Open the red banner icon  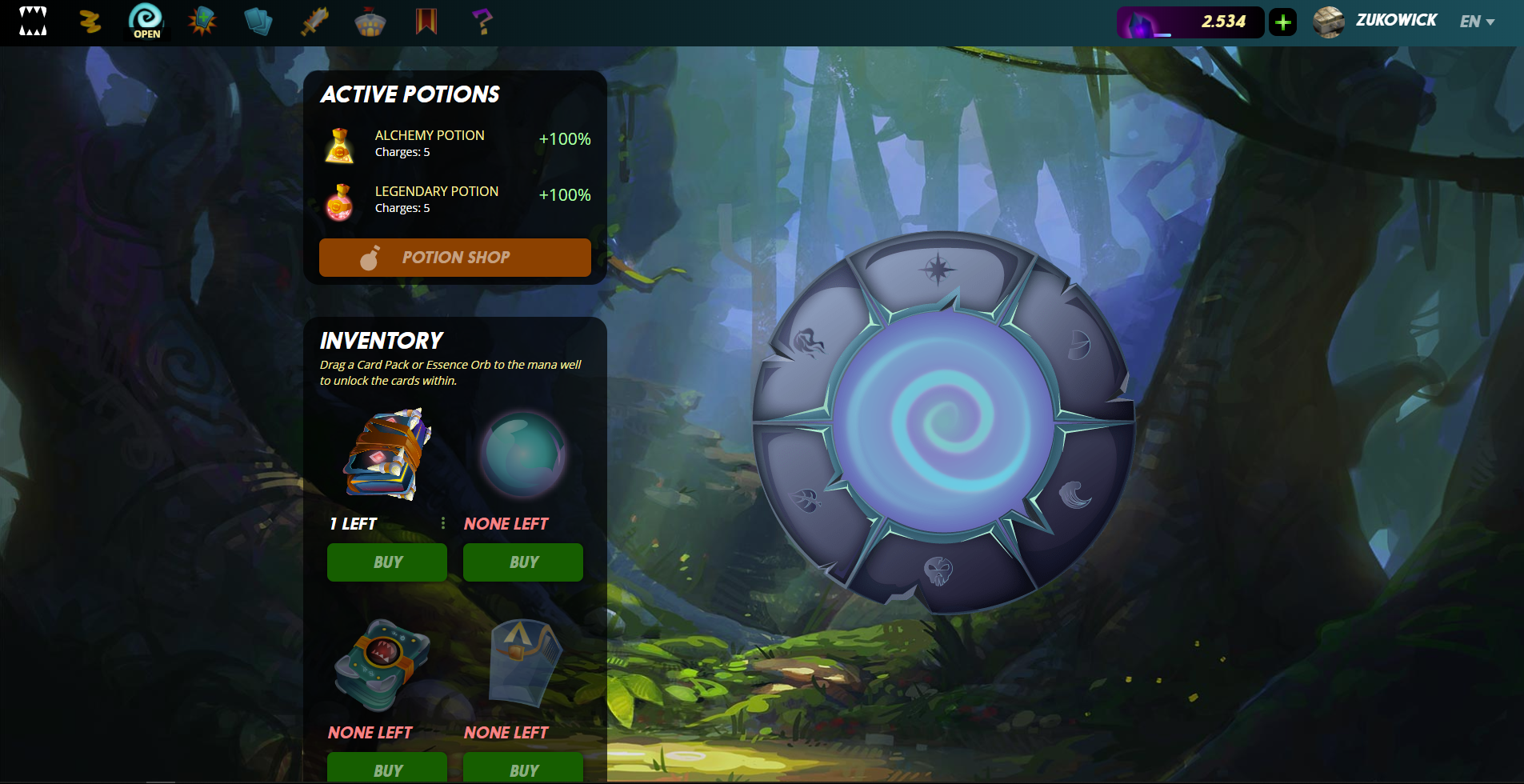point(426,22)
